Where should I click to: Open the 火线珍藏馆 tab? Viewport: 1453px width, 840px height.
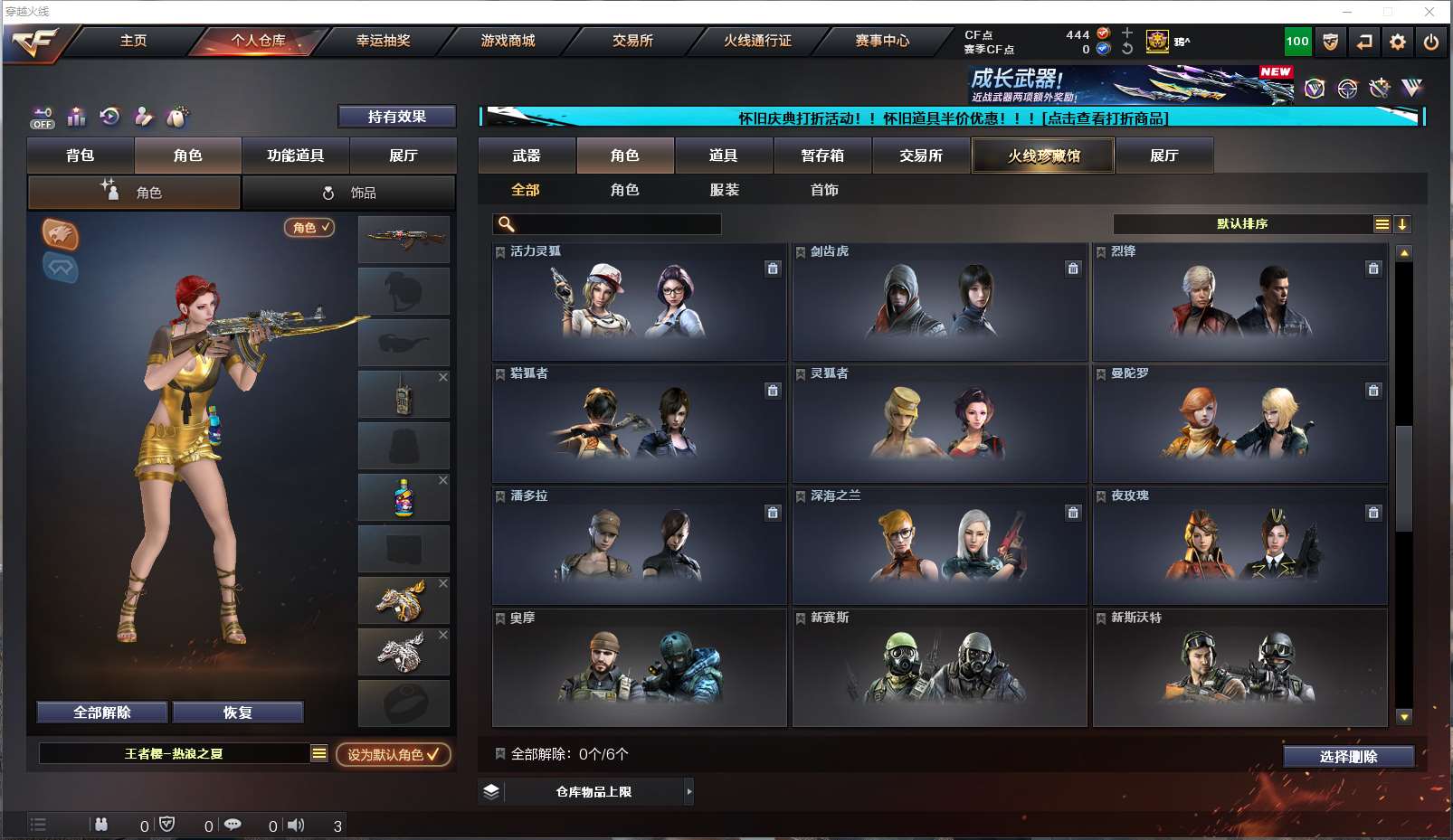tap(1043, 156)
